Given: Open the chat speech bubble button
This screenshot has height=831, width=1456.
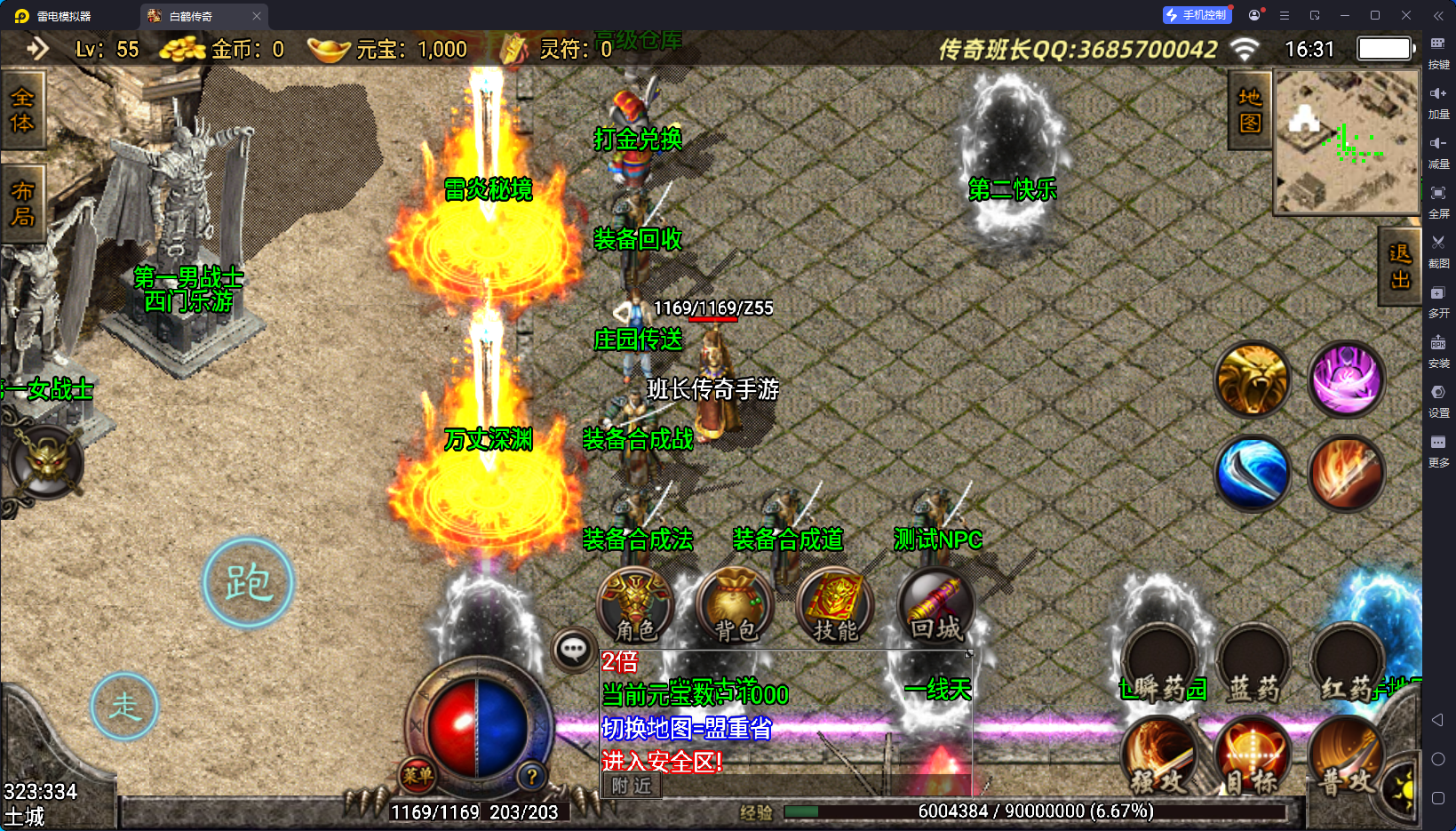Looking at the screenshot, I should pos(573,650).
